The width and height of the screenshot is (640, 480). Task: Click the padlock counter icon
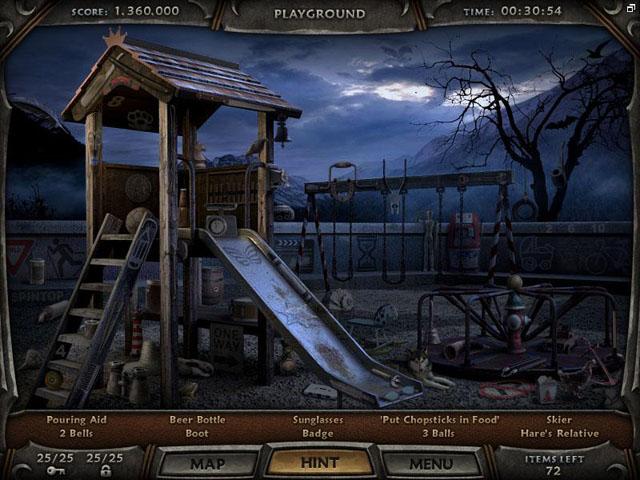click(x=105, y=470)
